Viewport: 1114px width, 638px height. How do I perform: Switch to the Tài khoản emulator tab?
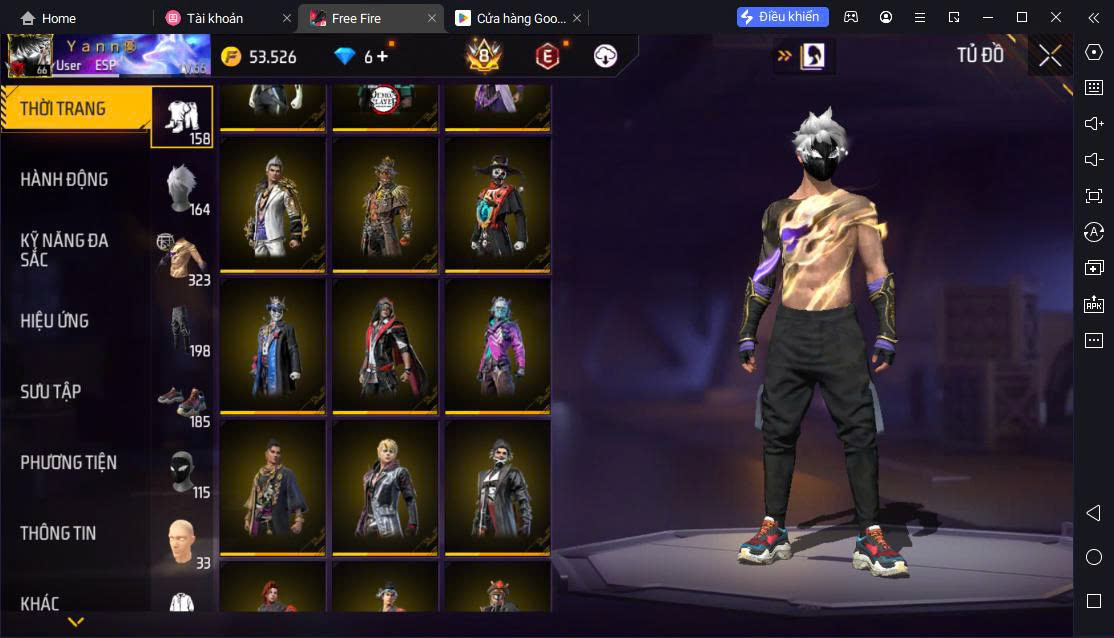(x=217, y=18)
